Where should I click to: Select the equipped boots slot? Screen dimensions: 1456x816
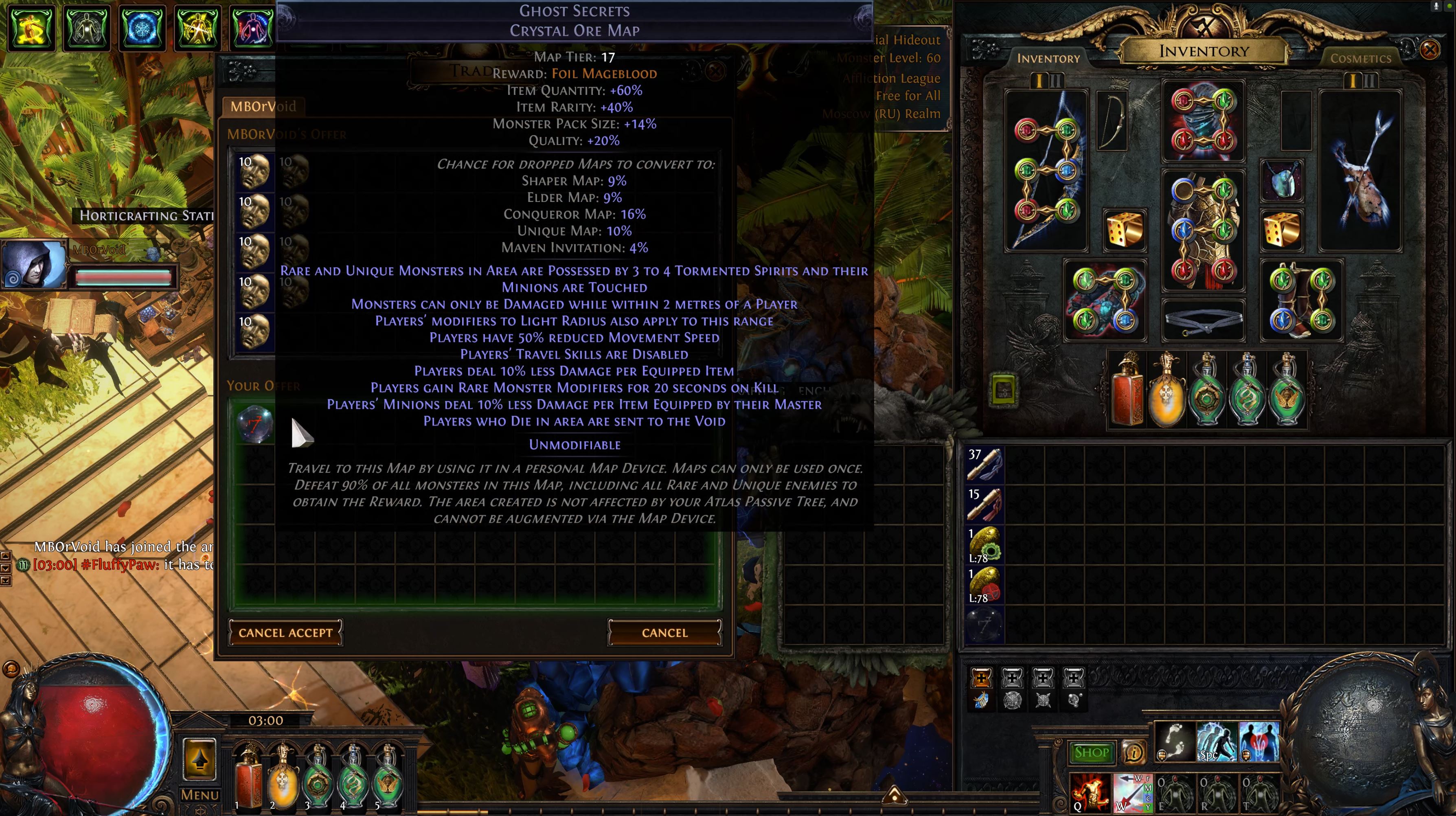pyautogui.click(x=1302, y=301)
